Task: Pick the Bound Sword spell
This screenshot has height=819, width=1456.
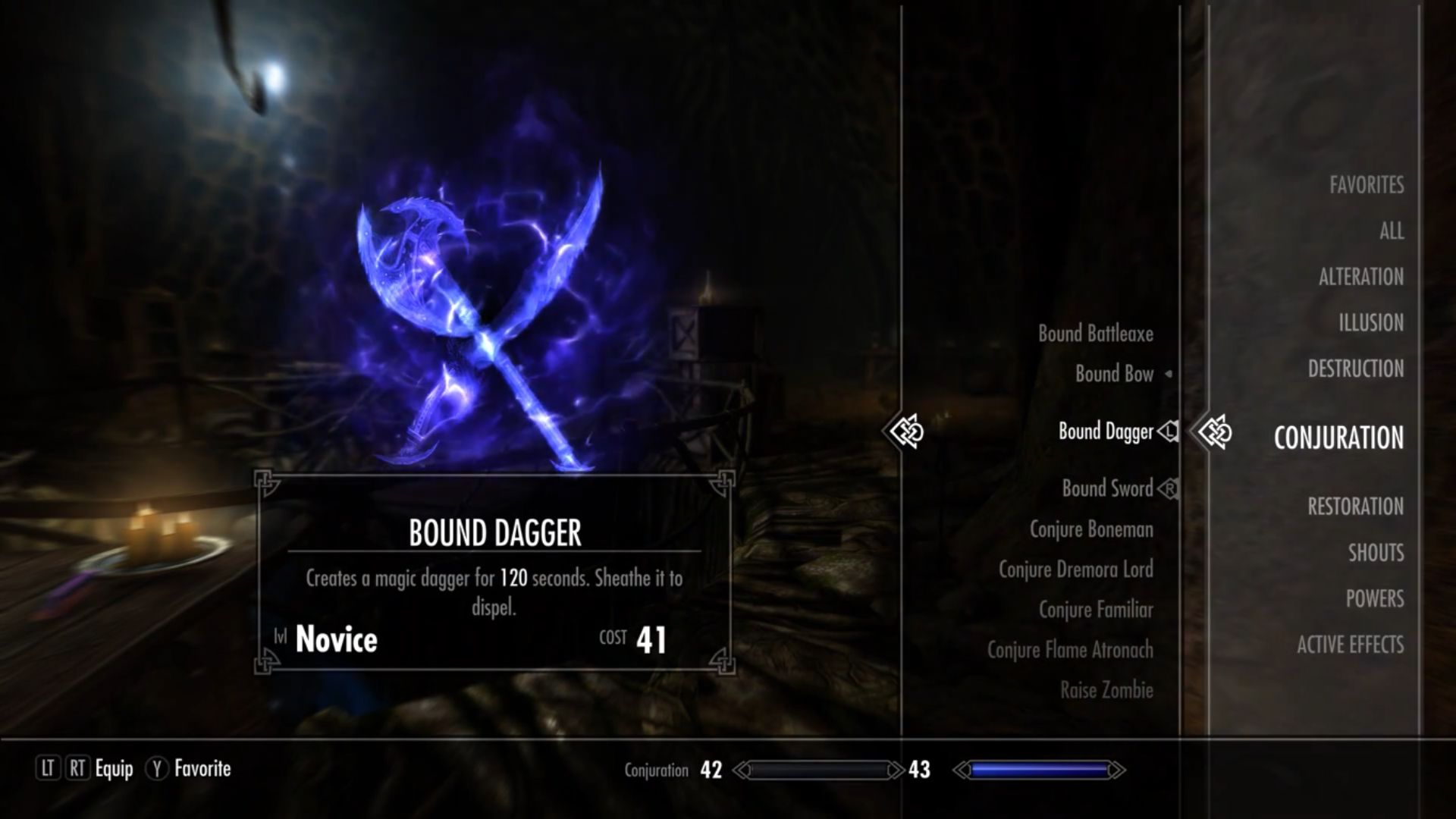Action: coord(1107,488)
